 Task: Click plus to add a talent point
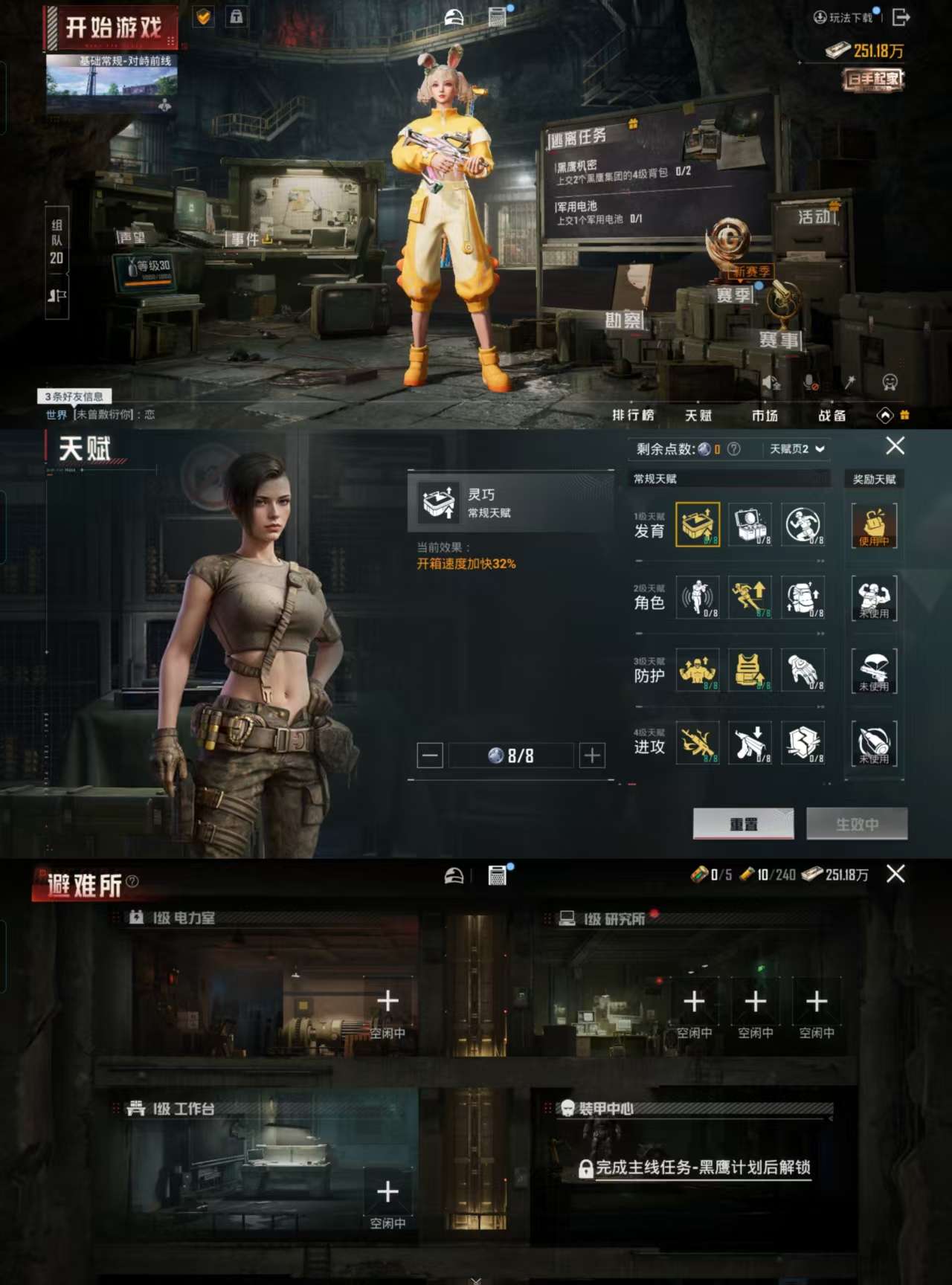coord(591,756)
